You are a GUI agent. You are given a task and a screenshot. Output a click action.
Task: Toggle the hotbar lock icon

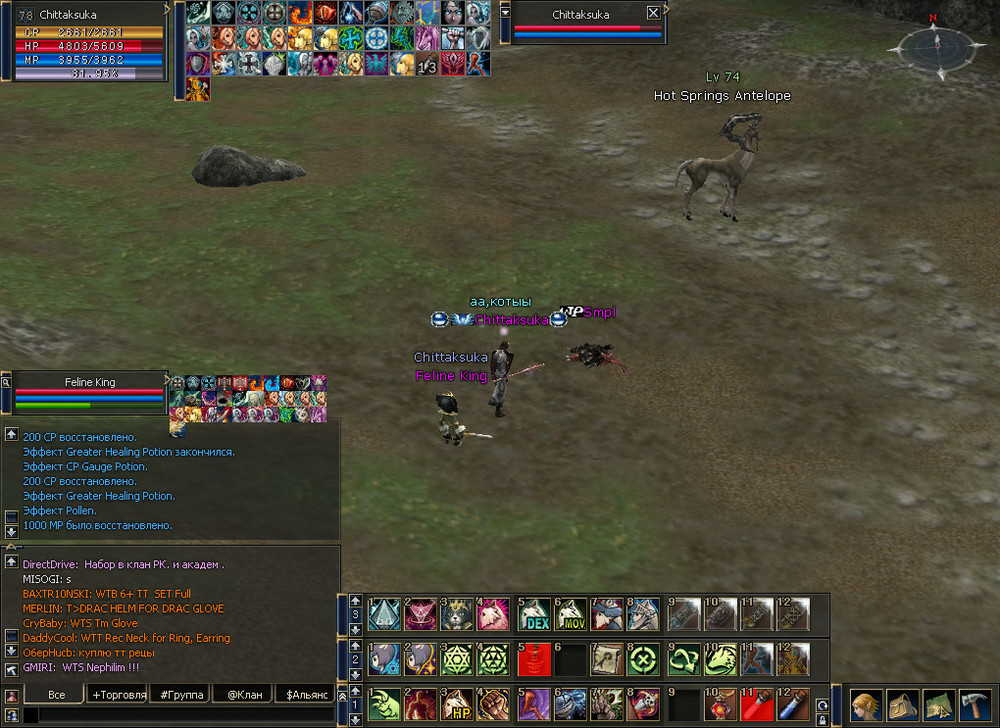point(822,718)
